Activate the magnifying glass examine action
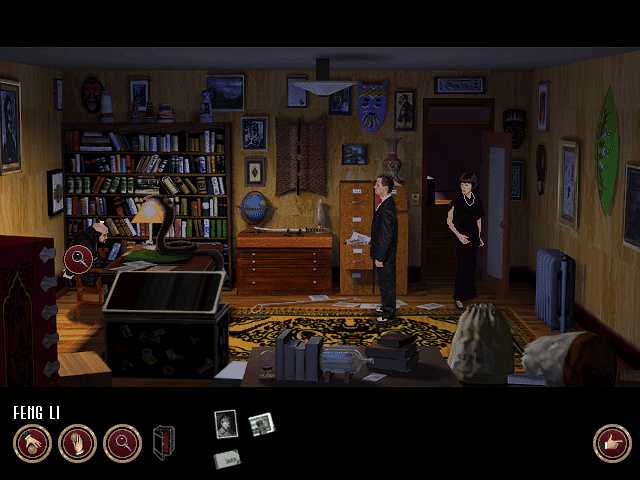Screen dimensions: 640x480 (x=122, y=443)
